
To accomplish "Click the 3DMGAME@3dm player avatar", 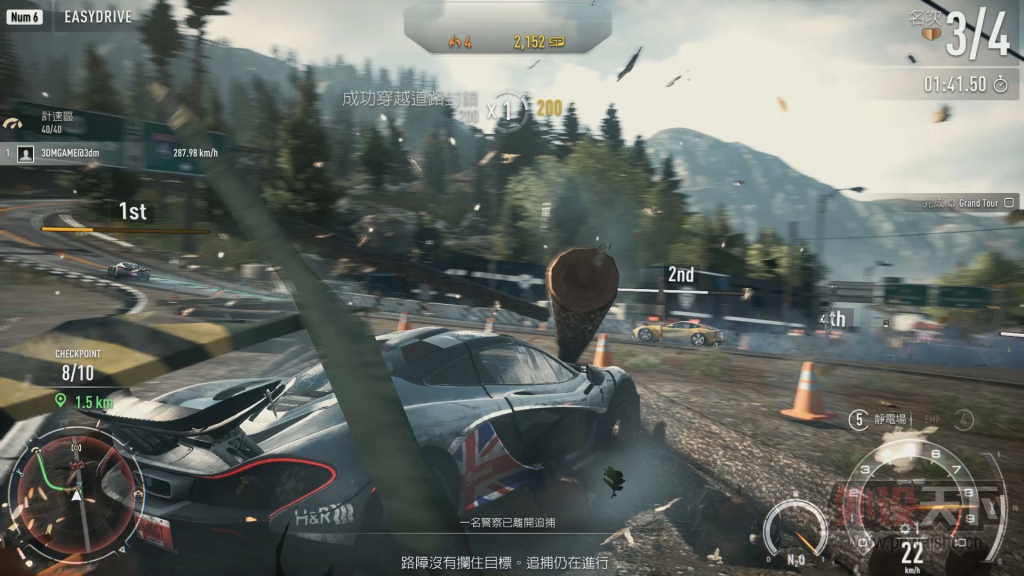I will (x=27, y=153).
